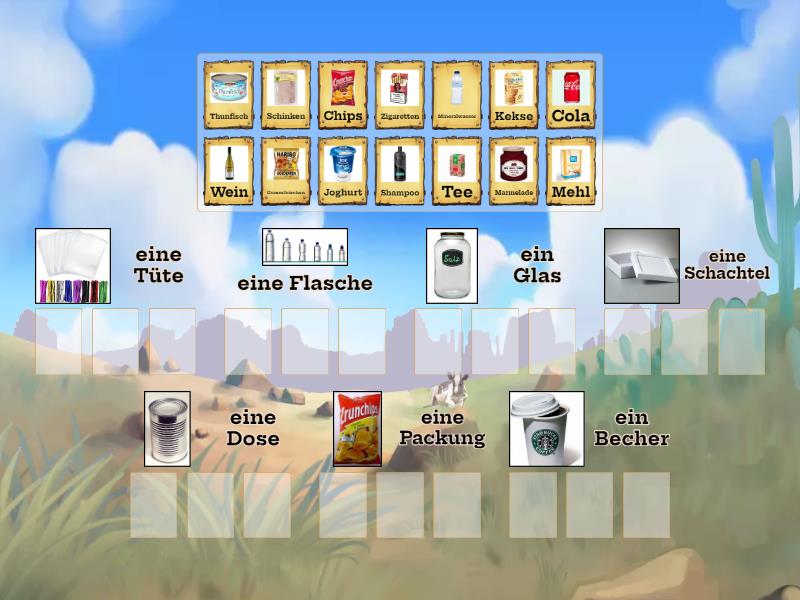Select the Tee card
Screen dimensions: 800x600
point(456,171)
